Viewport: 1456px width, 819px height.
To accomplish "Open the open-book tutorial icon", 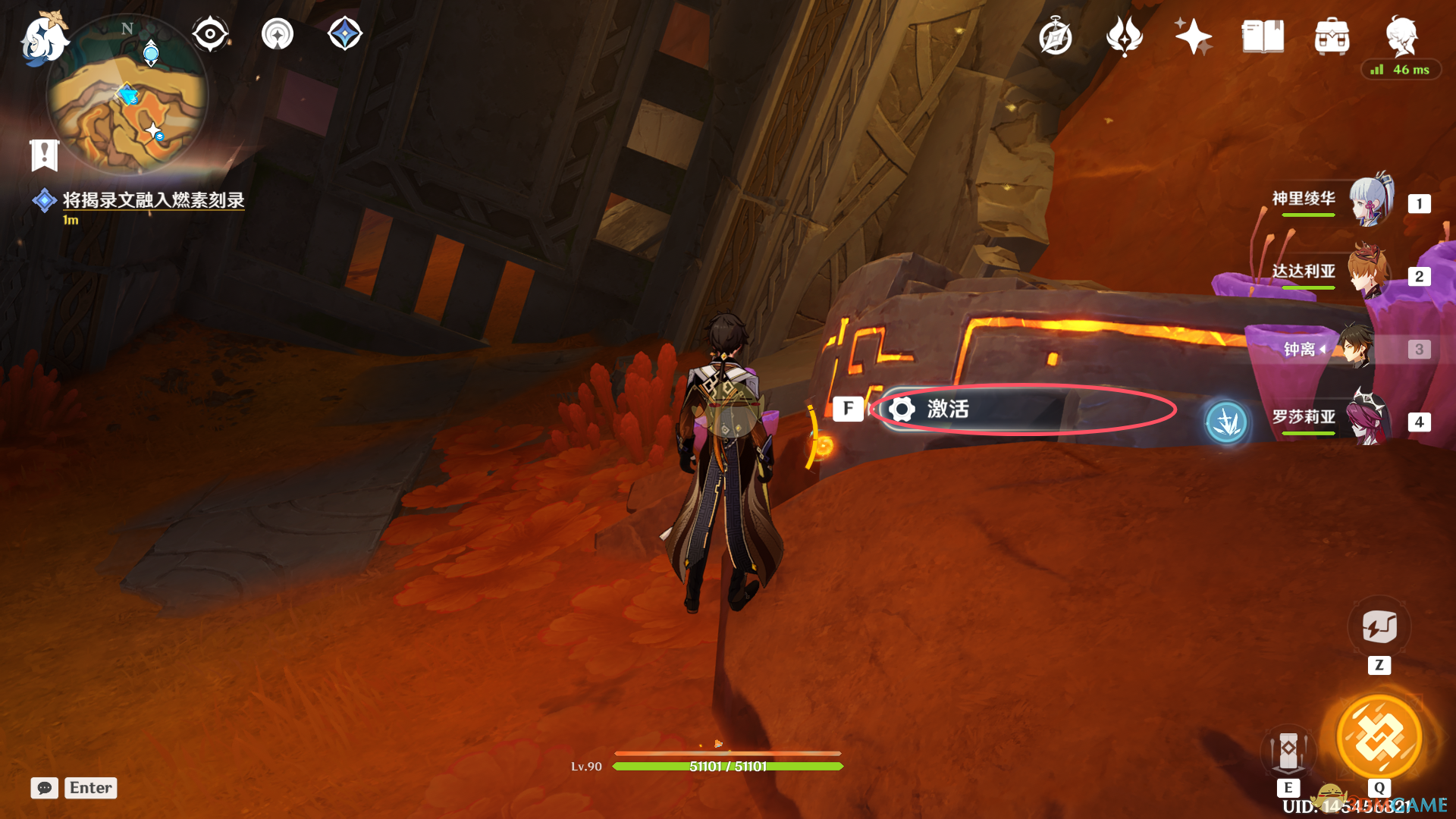I will pyautogui.click(x=1263, y=36).
